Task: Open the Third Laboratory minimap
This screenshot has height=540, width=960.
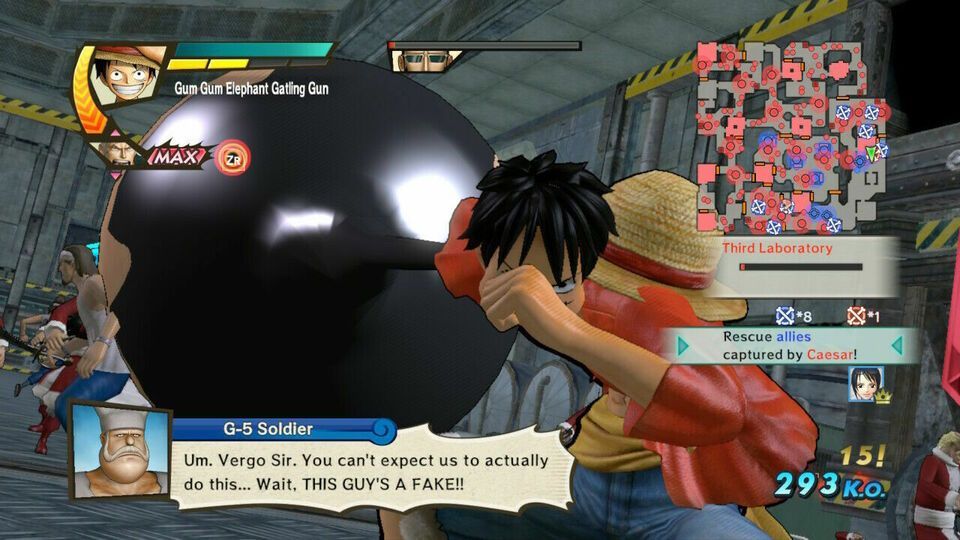Action: click(790, 137)
